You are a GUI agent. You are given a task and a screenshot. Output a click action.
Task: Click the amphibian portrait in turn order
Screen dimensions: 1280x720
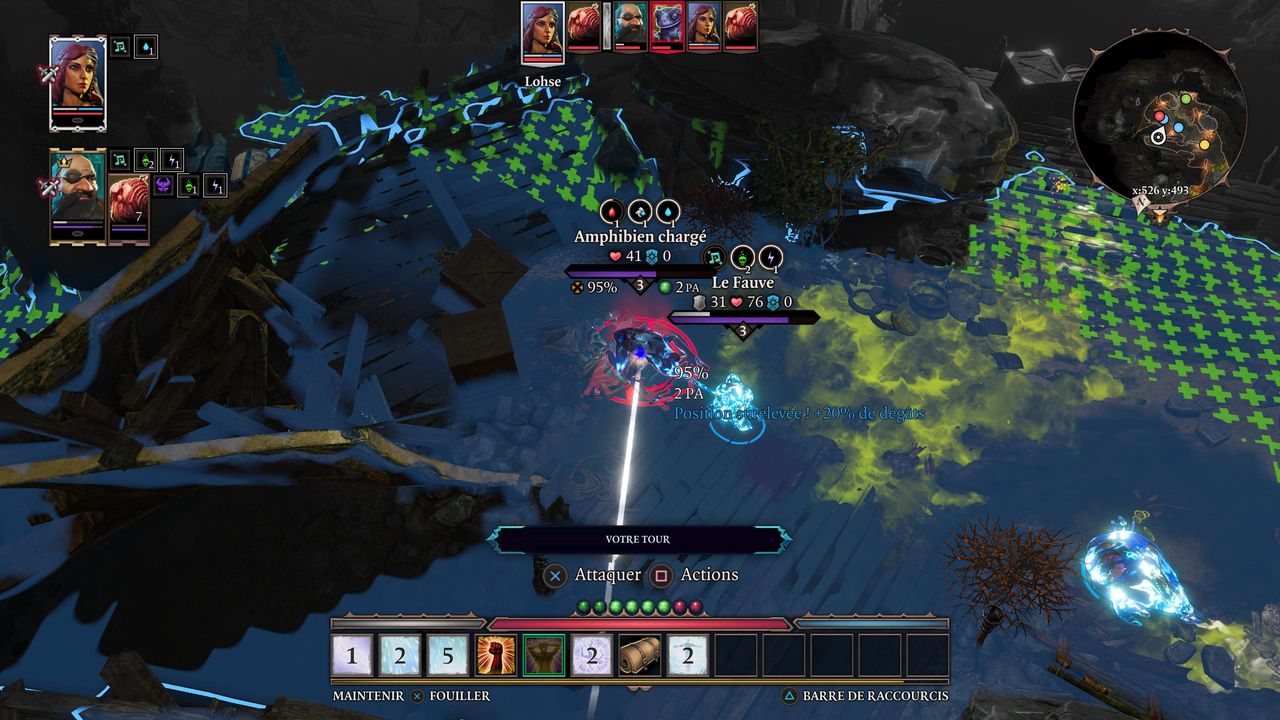[667, 24]
